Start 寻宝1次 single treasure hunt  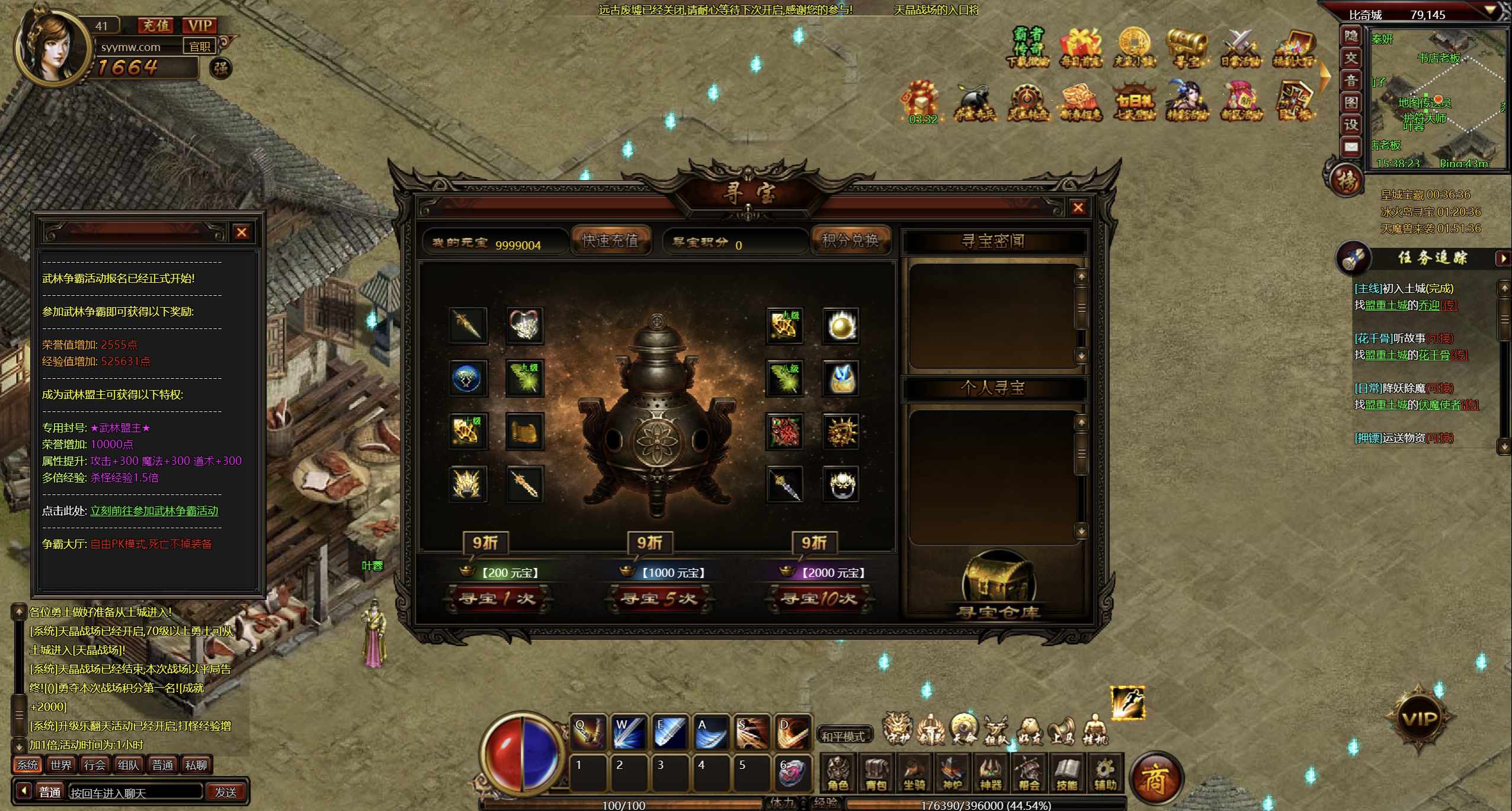click(x=498, y=599)
